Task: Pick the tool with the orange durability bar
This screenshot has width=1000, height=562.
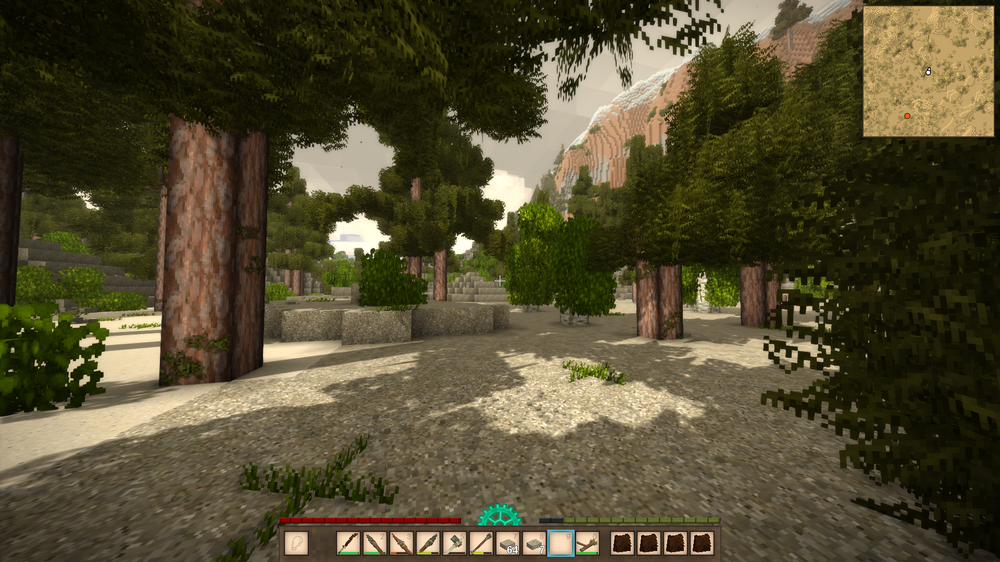Action: coord(402,543)
